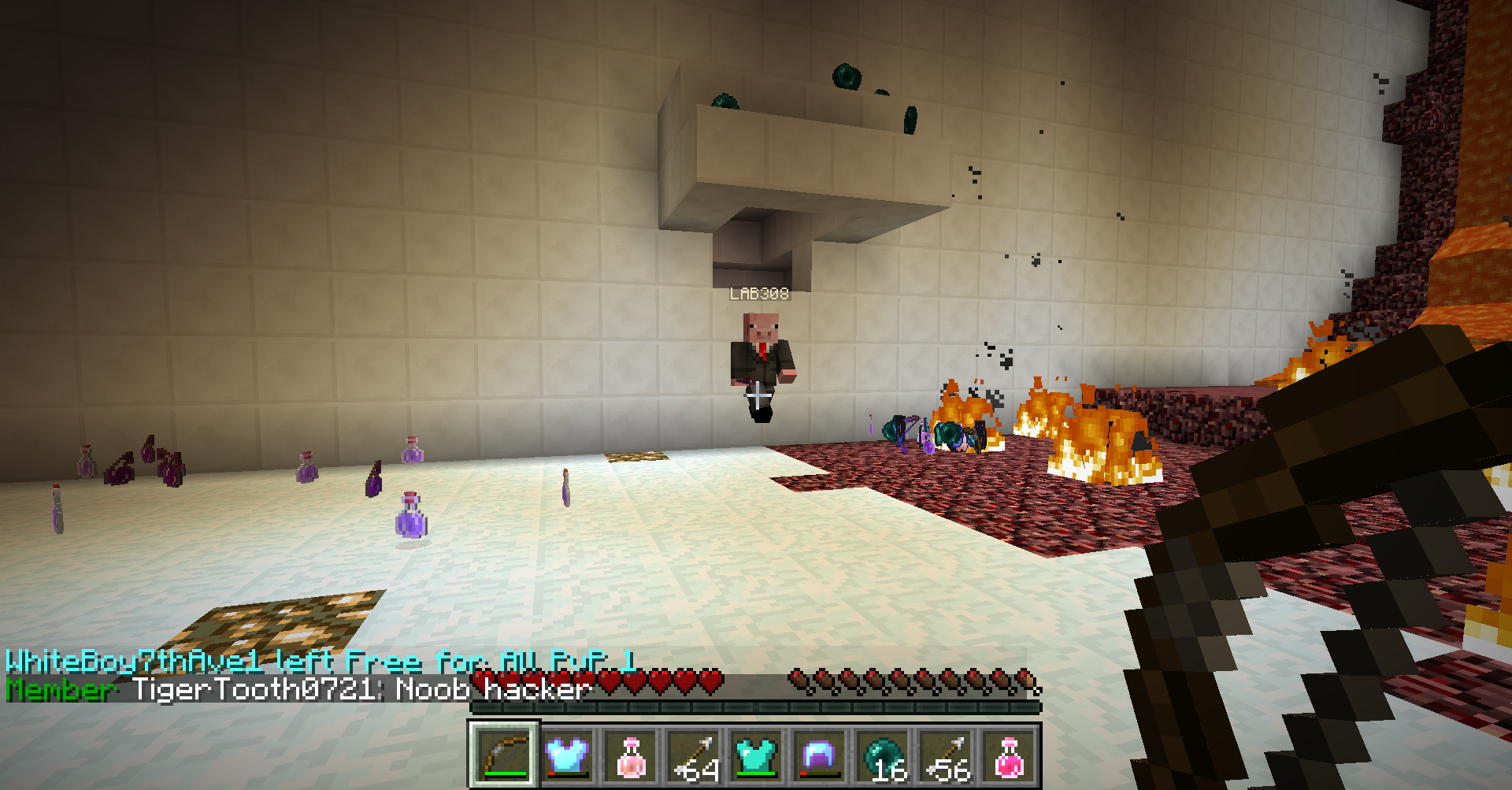1512x790 pixels.
Task: Select the bow in the hotbar
Action: click(505, 755)
